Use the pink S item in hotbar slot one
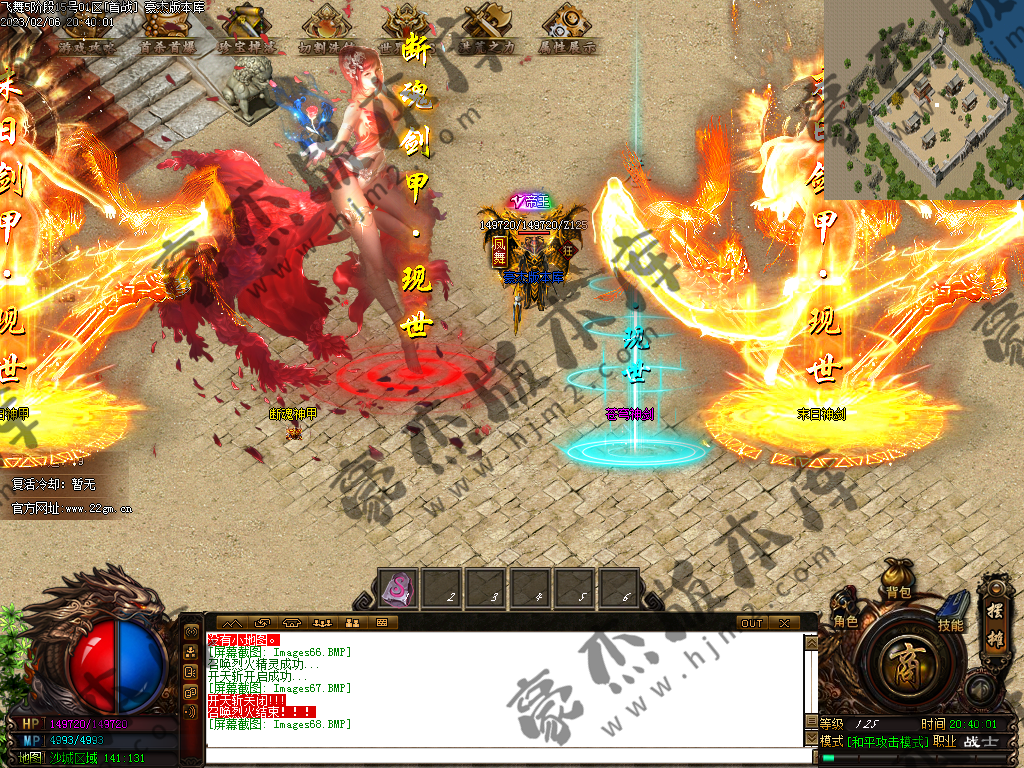The height and width of the screenshot is (768, 1024). (400, 588)
